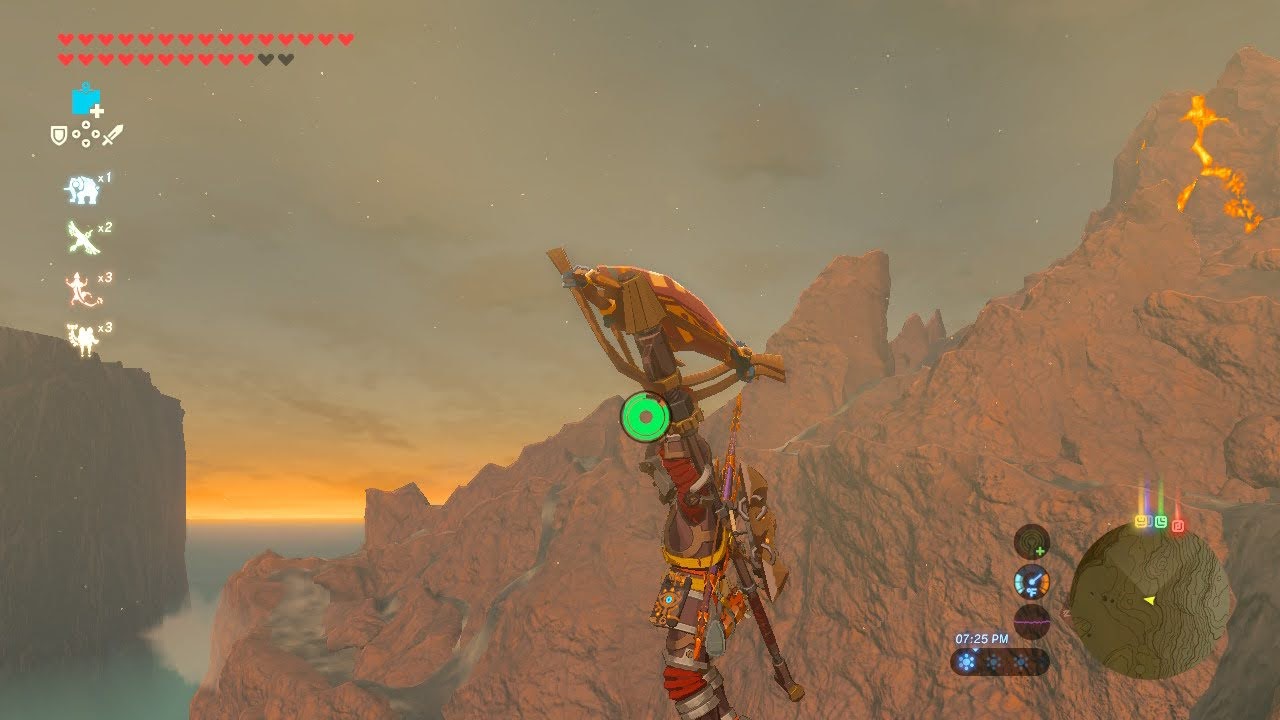Viewport: 1280px width, 720px height.
Task: Click the noise level indicator
Action: 1032,620
